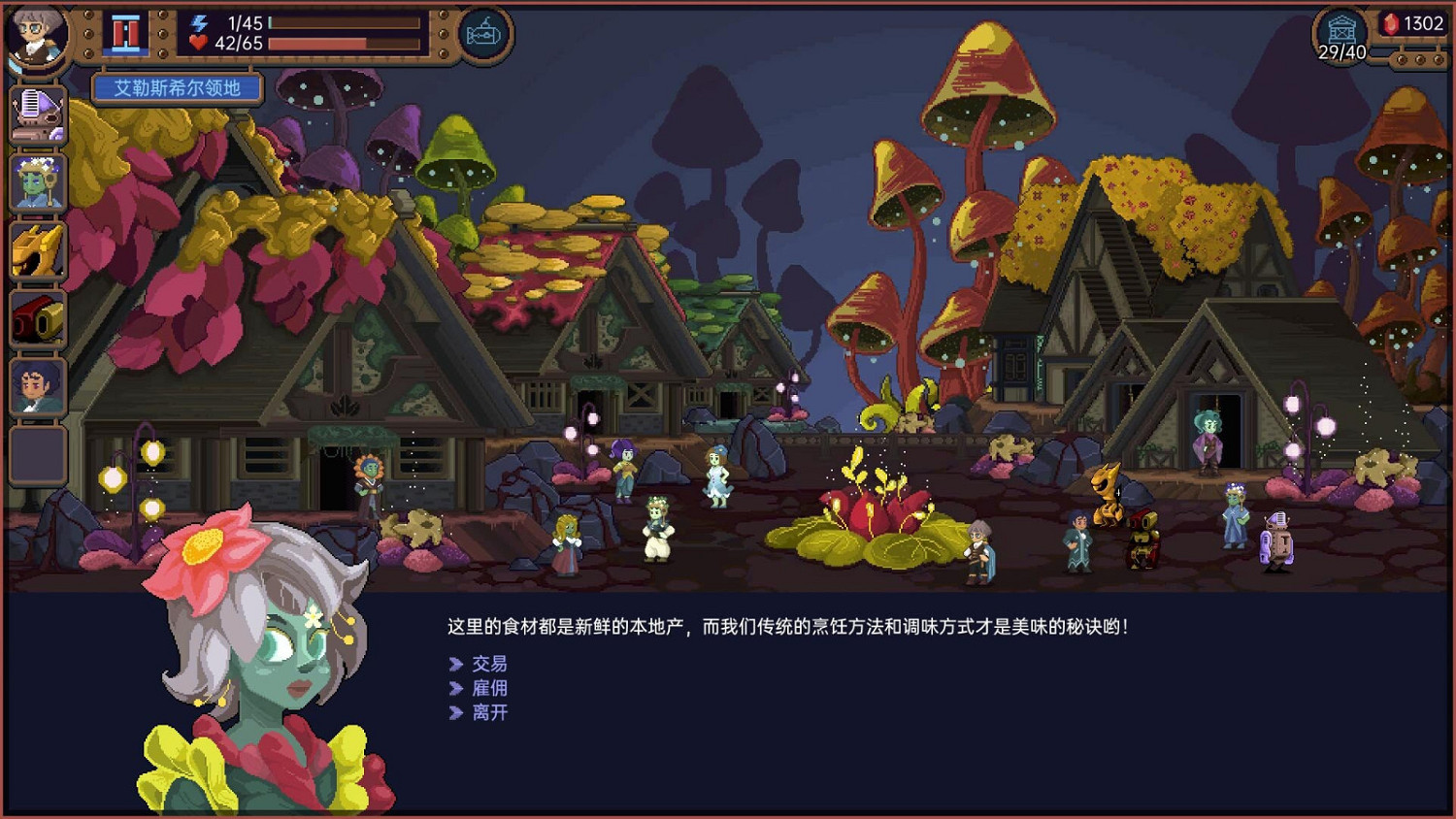1456x819 pixels.
Task: Click the heart icon next to 42/65
Action: [x=201, y=41]
